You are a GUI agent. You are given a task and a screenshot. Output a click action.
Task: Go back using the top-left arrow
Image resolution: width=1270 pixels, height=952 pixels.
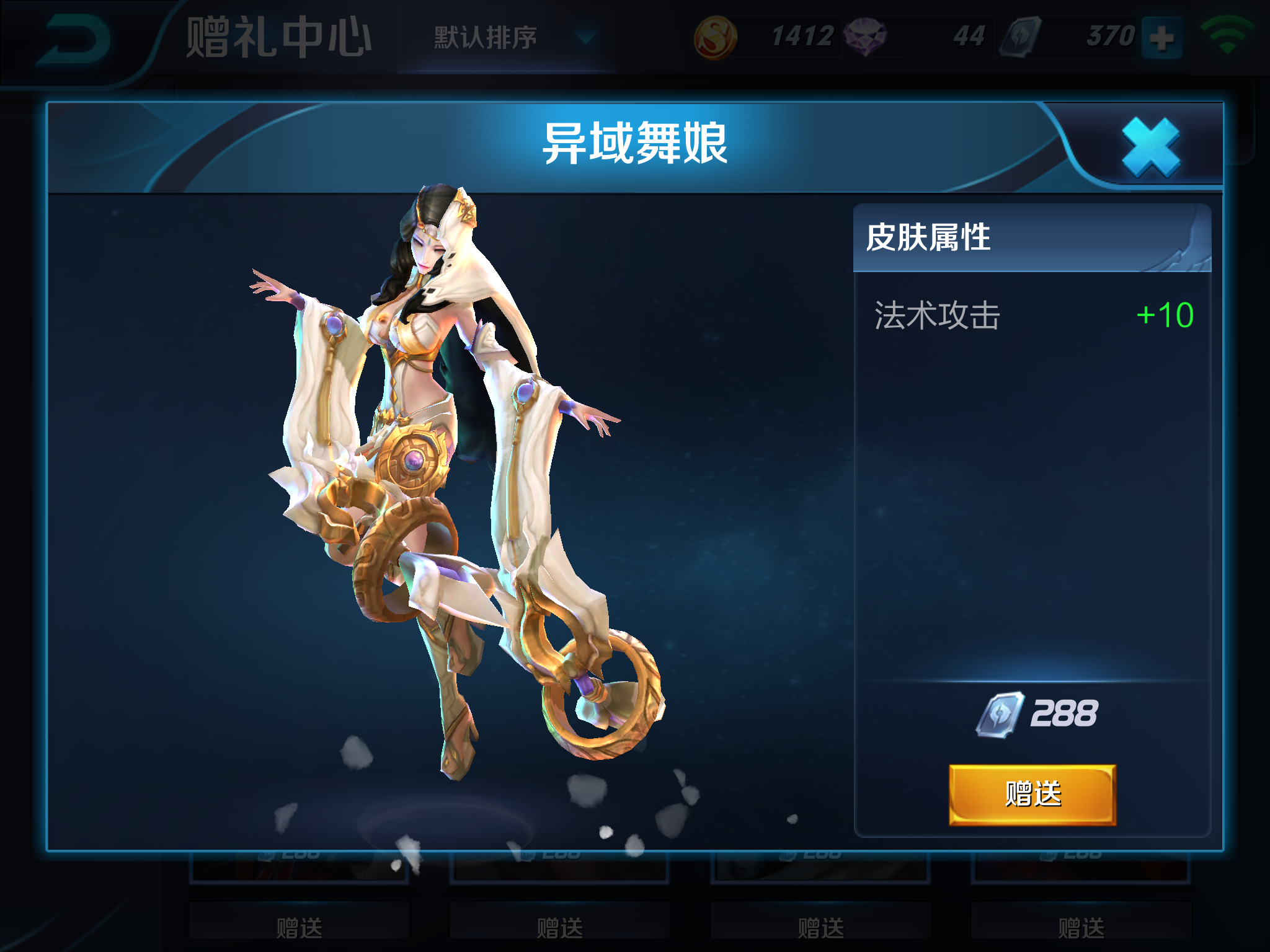pos(73,39)
